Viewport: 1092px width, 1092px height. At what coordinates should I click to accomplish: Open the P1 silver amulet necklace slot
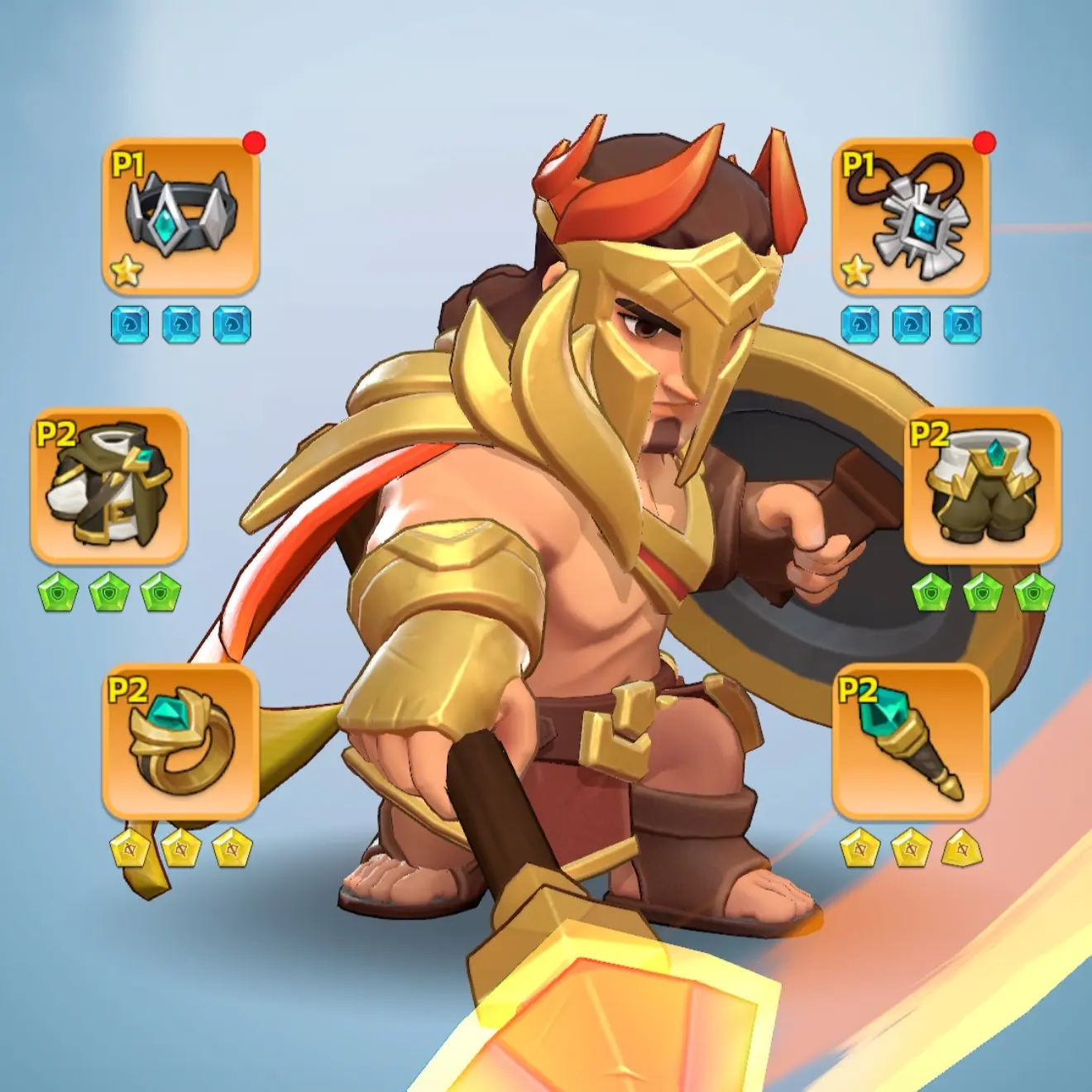(910, 217)
